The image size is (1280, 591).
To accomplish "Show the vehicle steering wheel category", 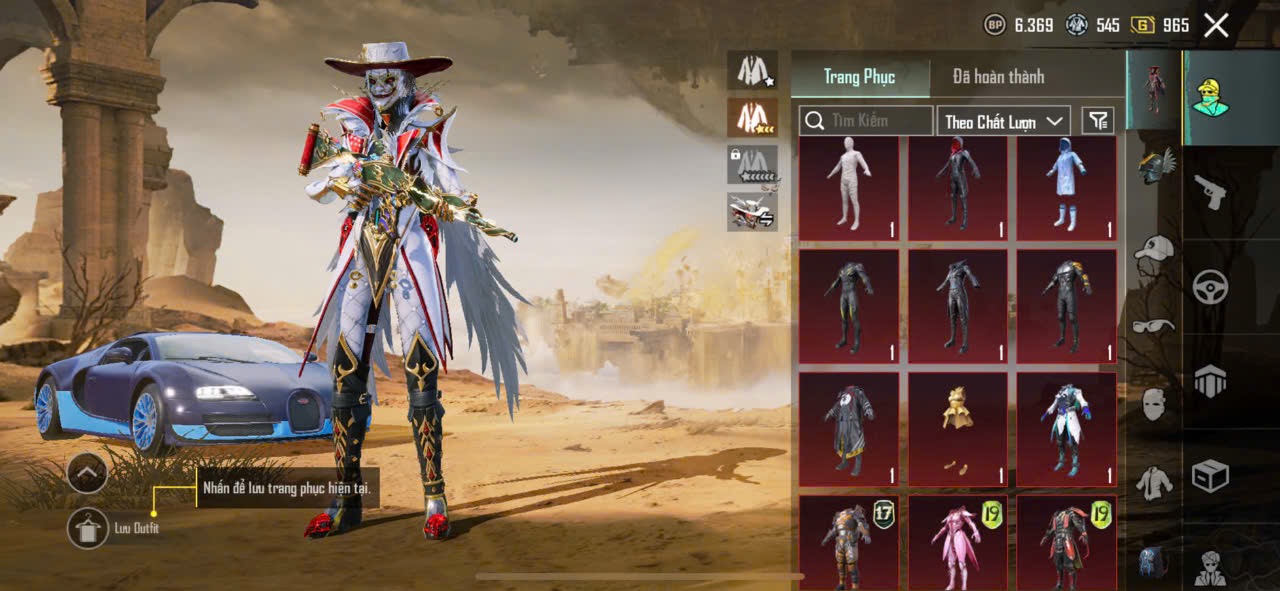I will tap(1210, 287).
